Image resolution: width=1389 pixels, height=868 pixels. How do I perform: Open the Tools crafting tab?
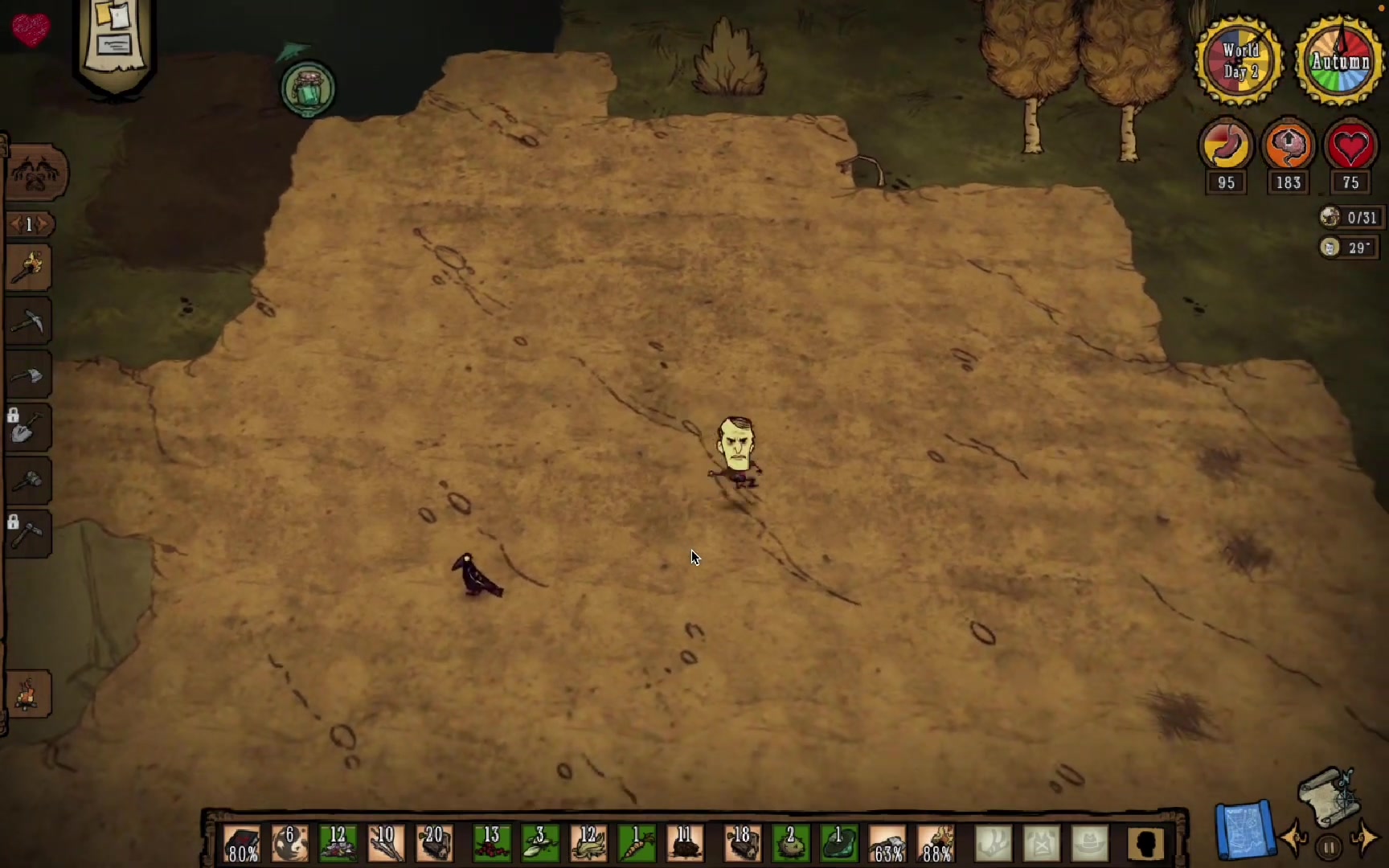(x=35, y=172)
